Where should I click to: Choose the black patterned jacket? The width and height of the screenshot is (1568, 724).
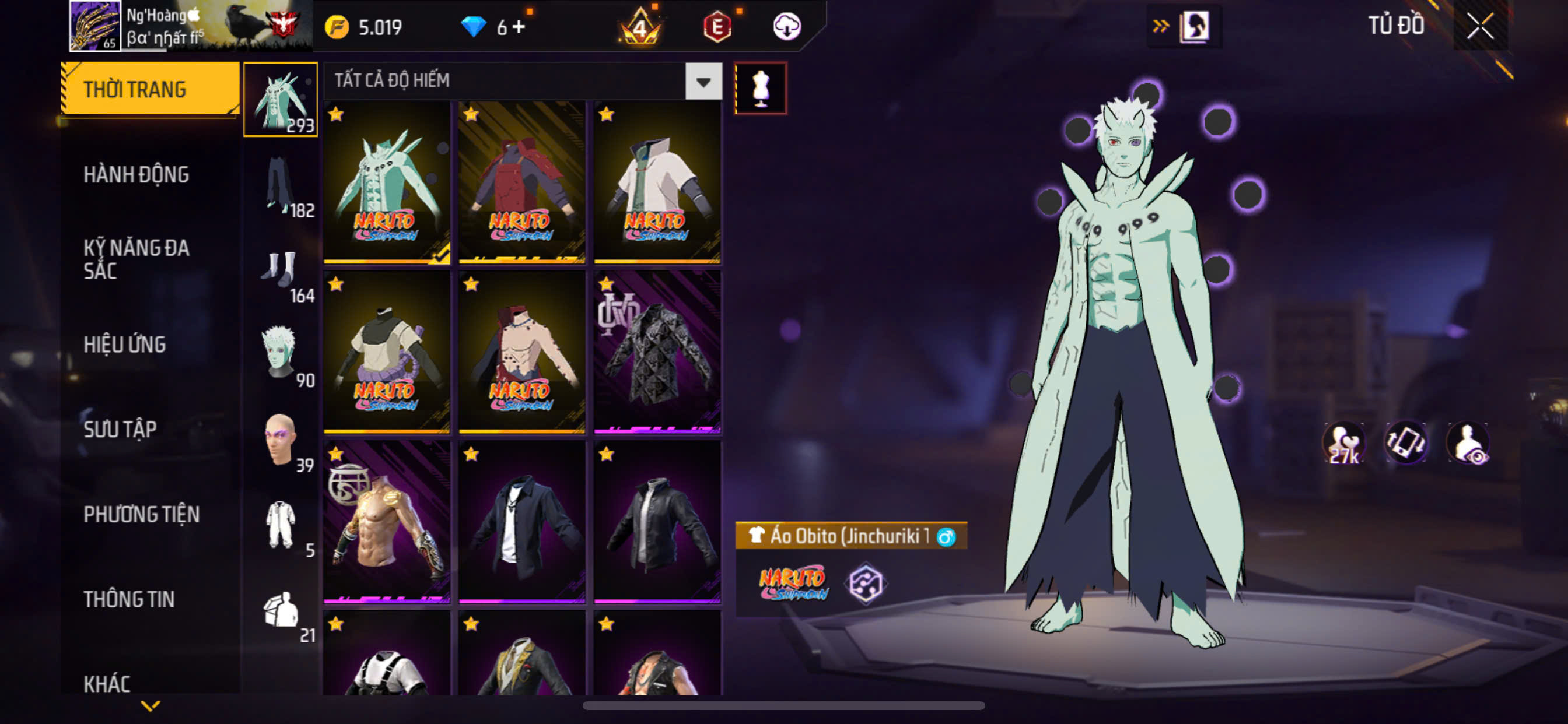[x=657, y=352]
